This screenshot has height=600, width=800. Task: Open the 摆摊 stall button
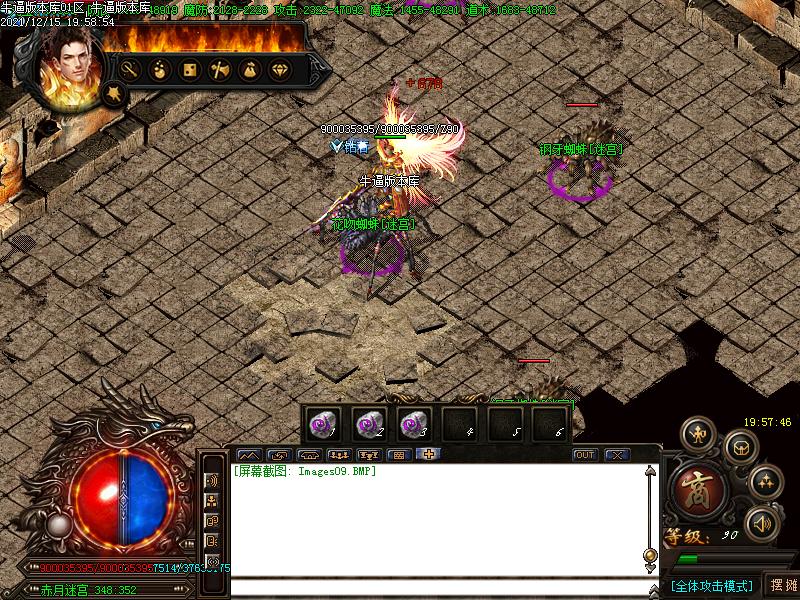(x=781, y=585)
